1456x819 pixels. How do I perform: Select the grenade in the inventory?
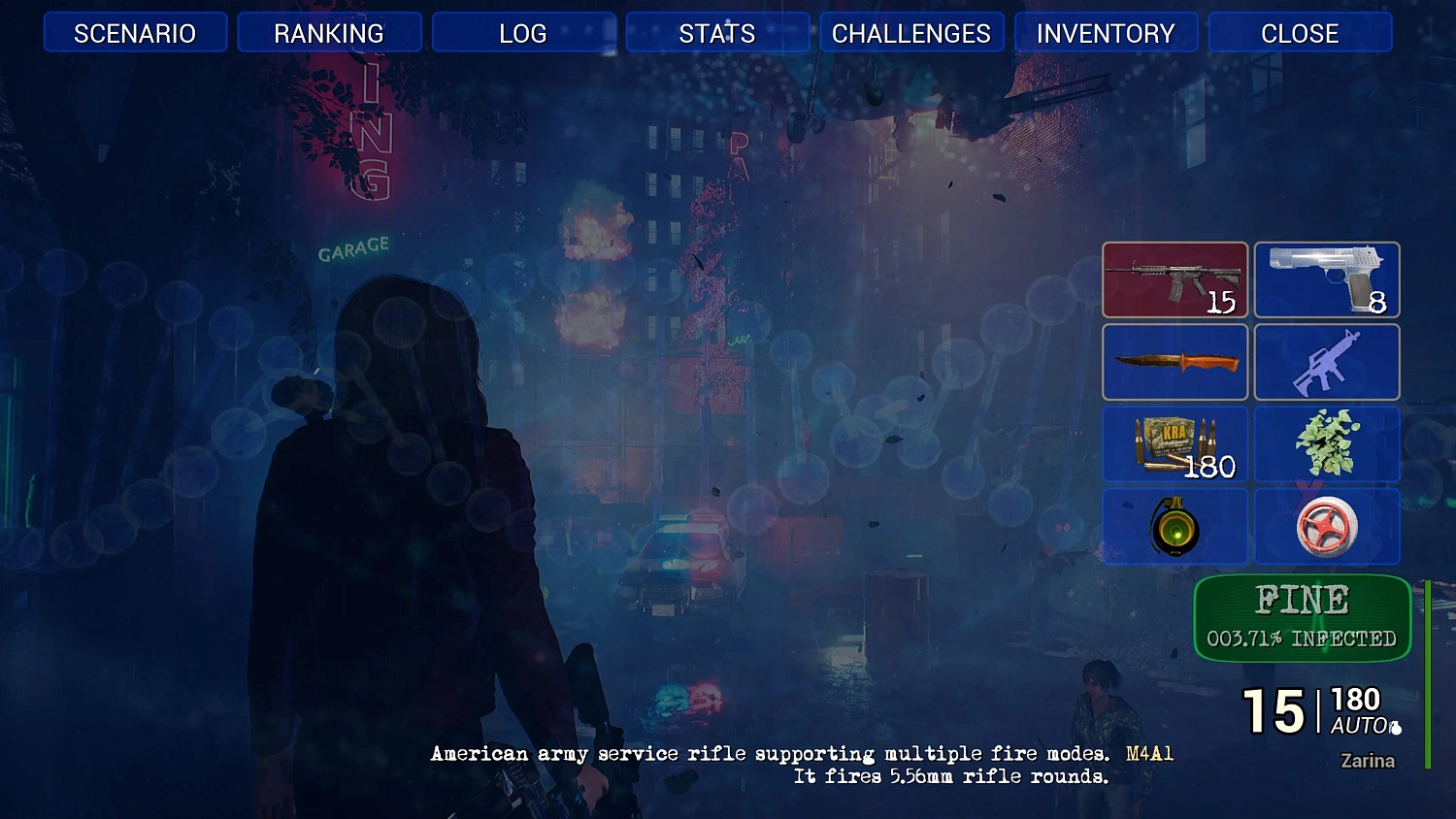coord(1175,527)
